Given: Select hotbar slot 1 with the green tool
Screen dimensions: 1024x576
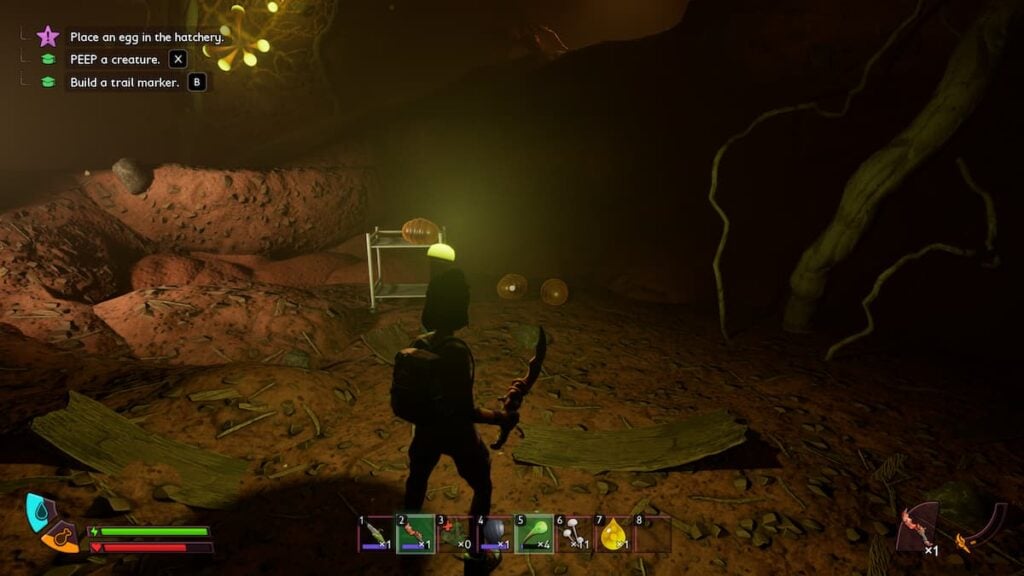Looking at the screenshot, I should 375,533.
